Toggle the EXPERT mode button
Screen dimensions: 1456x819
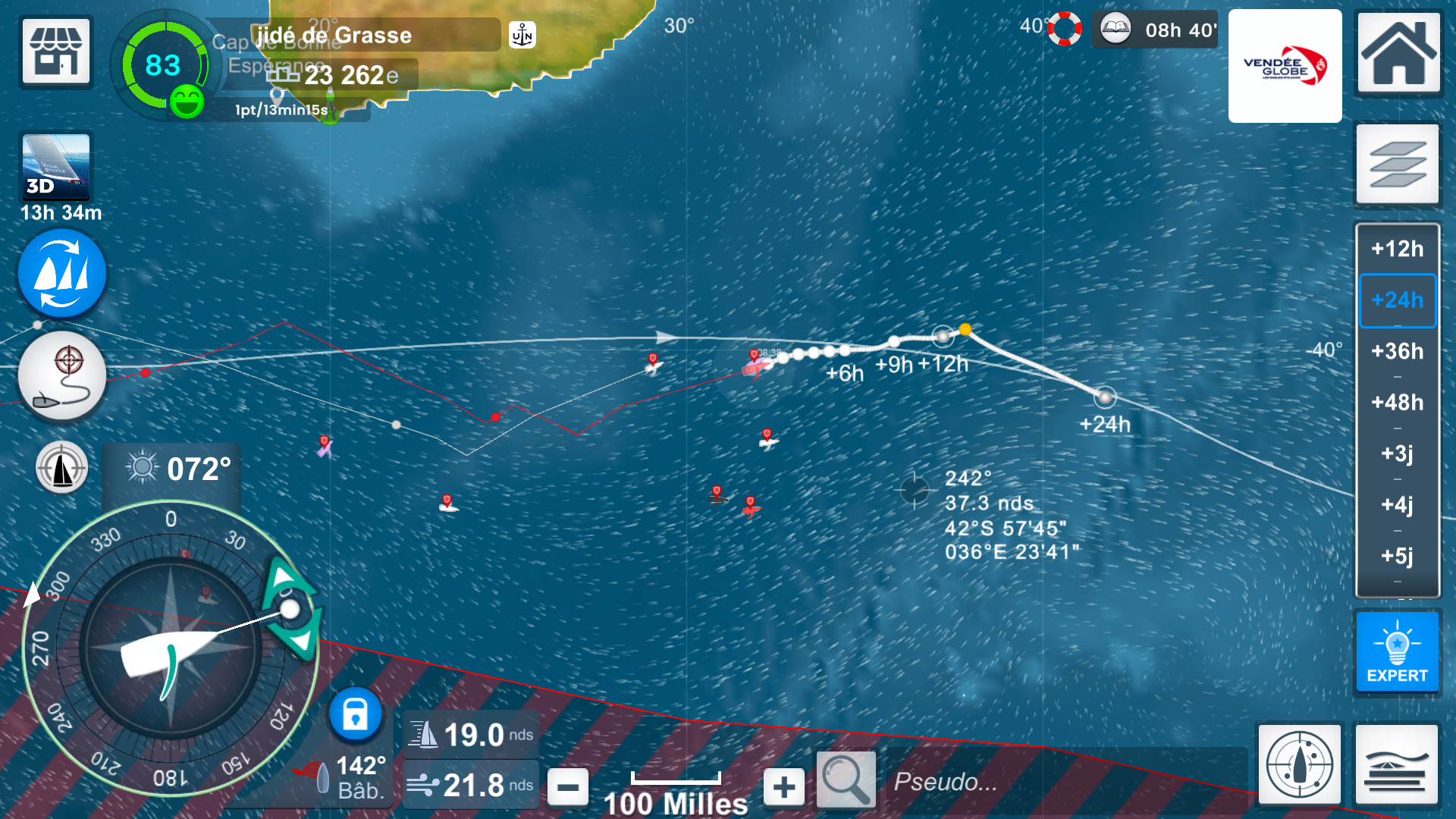[1397, 652]
